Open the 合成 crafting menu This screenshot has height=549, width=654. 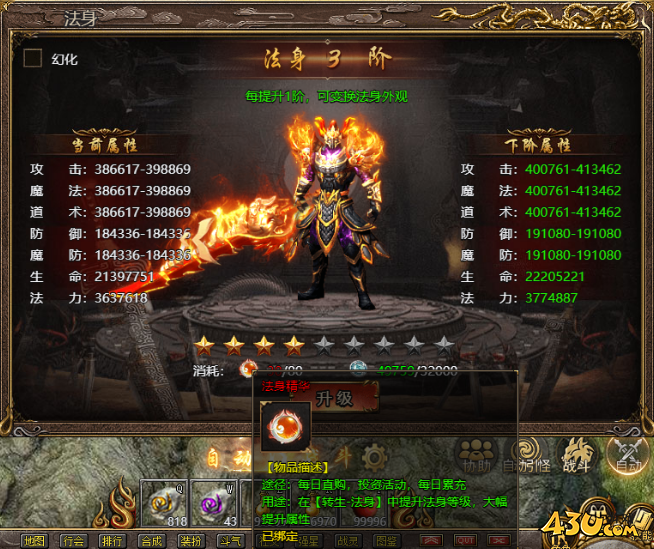click(151, 541)
